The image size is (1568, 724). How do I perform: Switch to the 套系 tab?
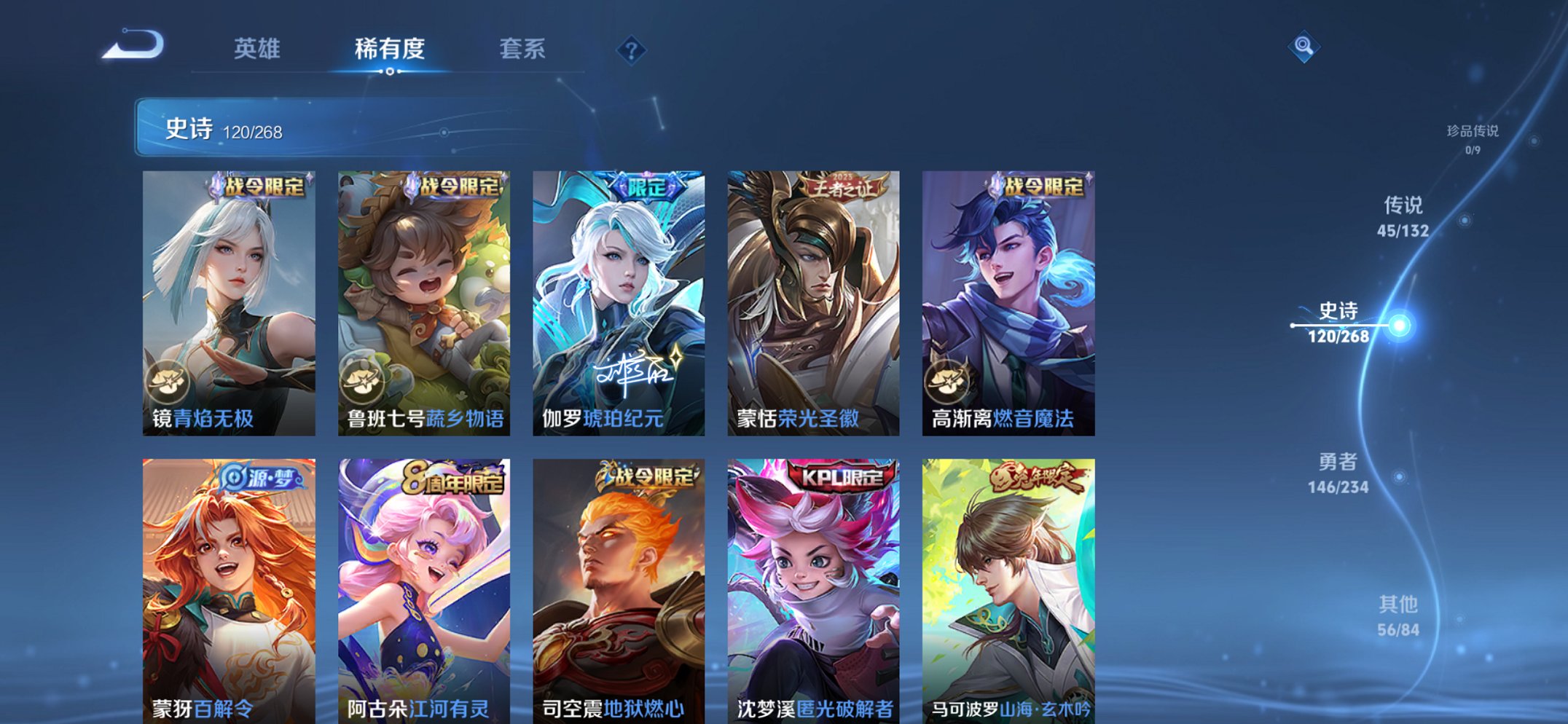[x=523, y=49]
